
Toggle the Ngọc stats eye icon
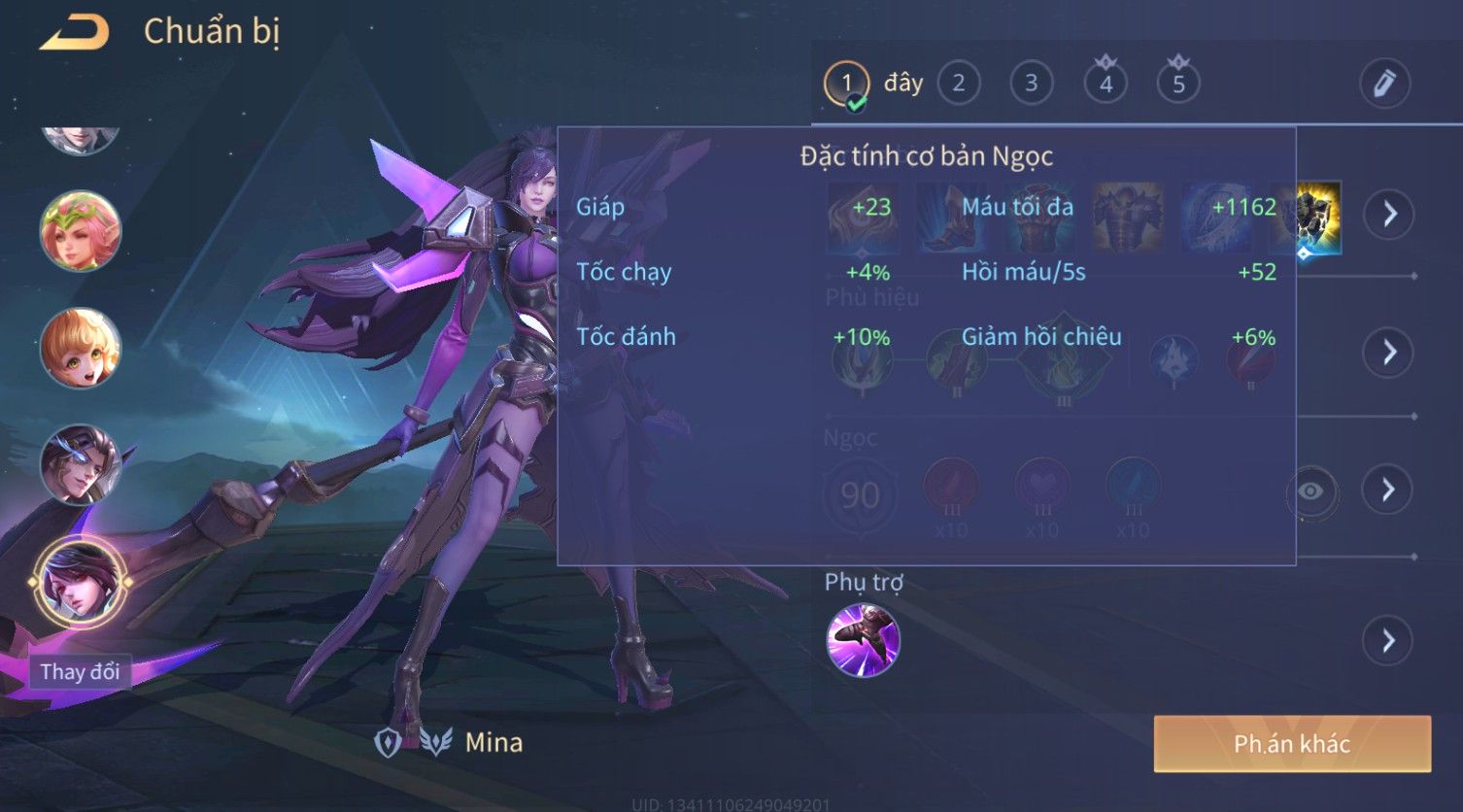[1310, 491]
